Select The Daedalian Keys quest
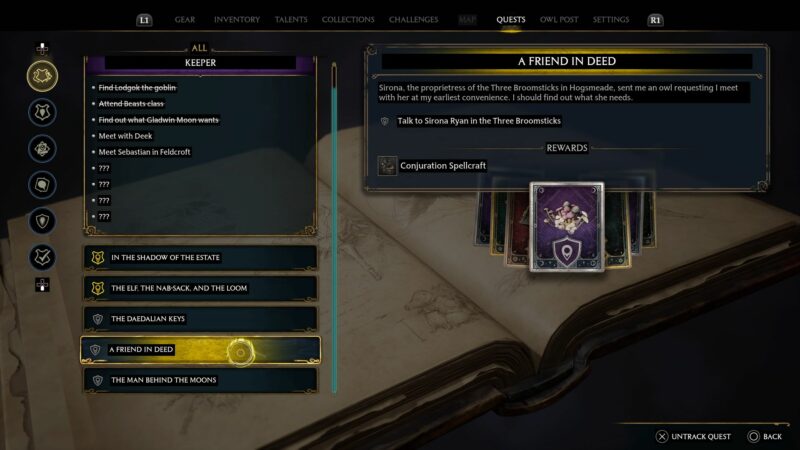The width and height of the screenshot is (800, 450). tap(199, 319)
